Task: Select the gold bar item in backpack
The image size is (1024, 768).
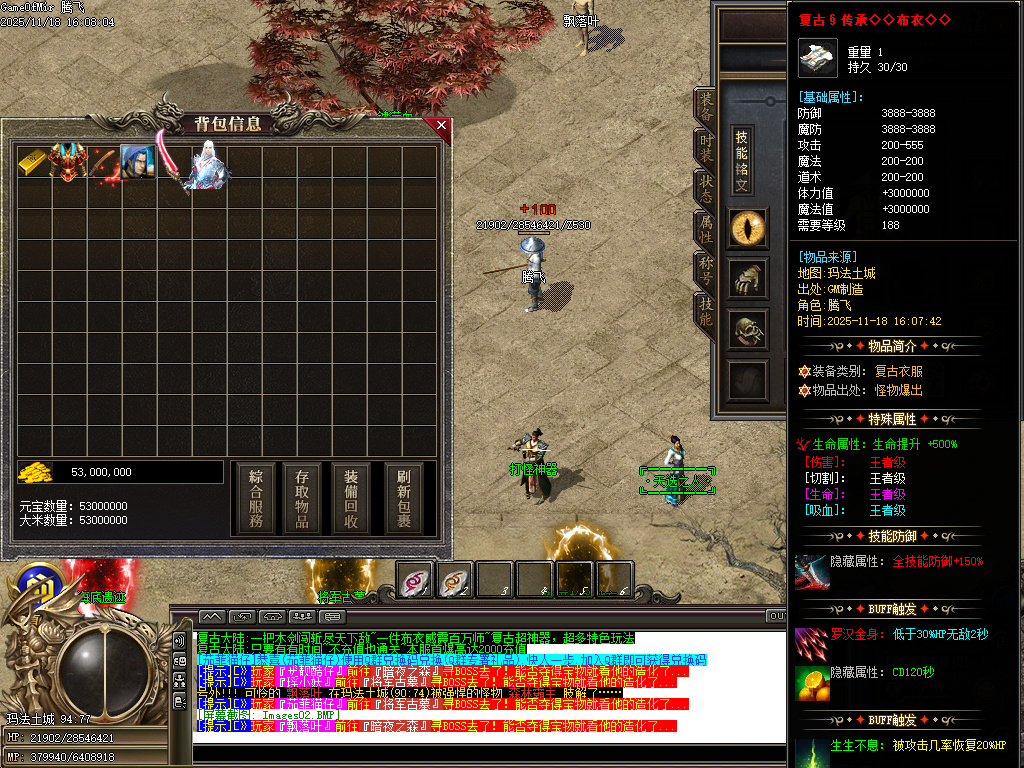Action: click(x=33, y=163)
